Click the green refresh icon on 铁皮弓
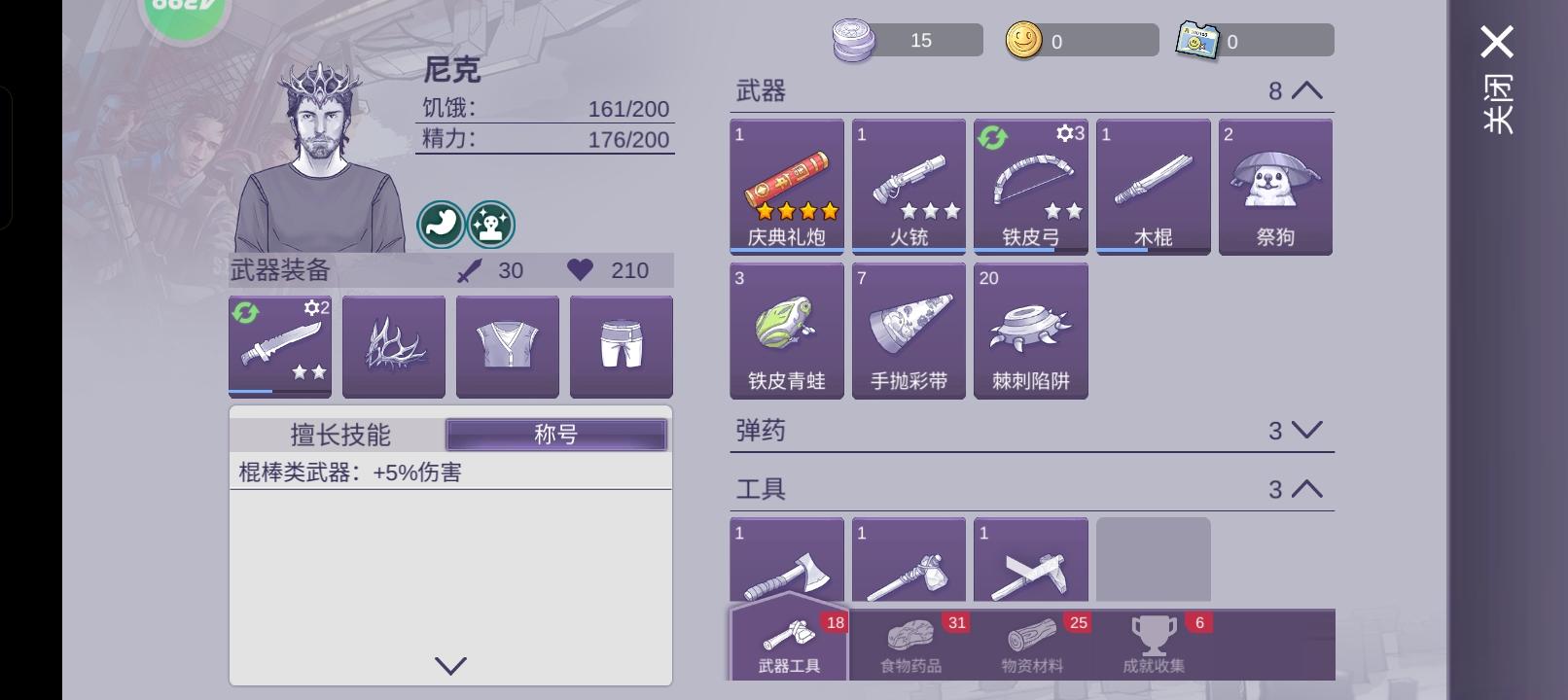1568x700 pixels. click(x=992, y=138)
